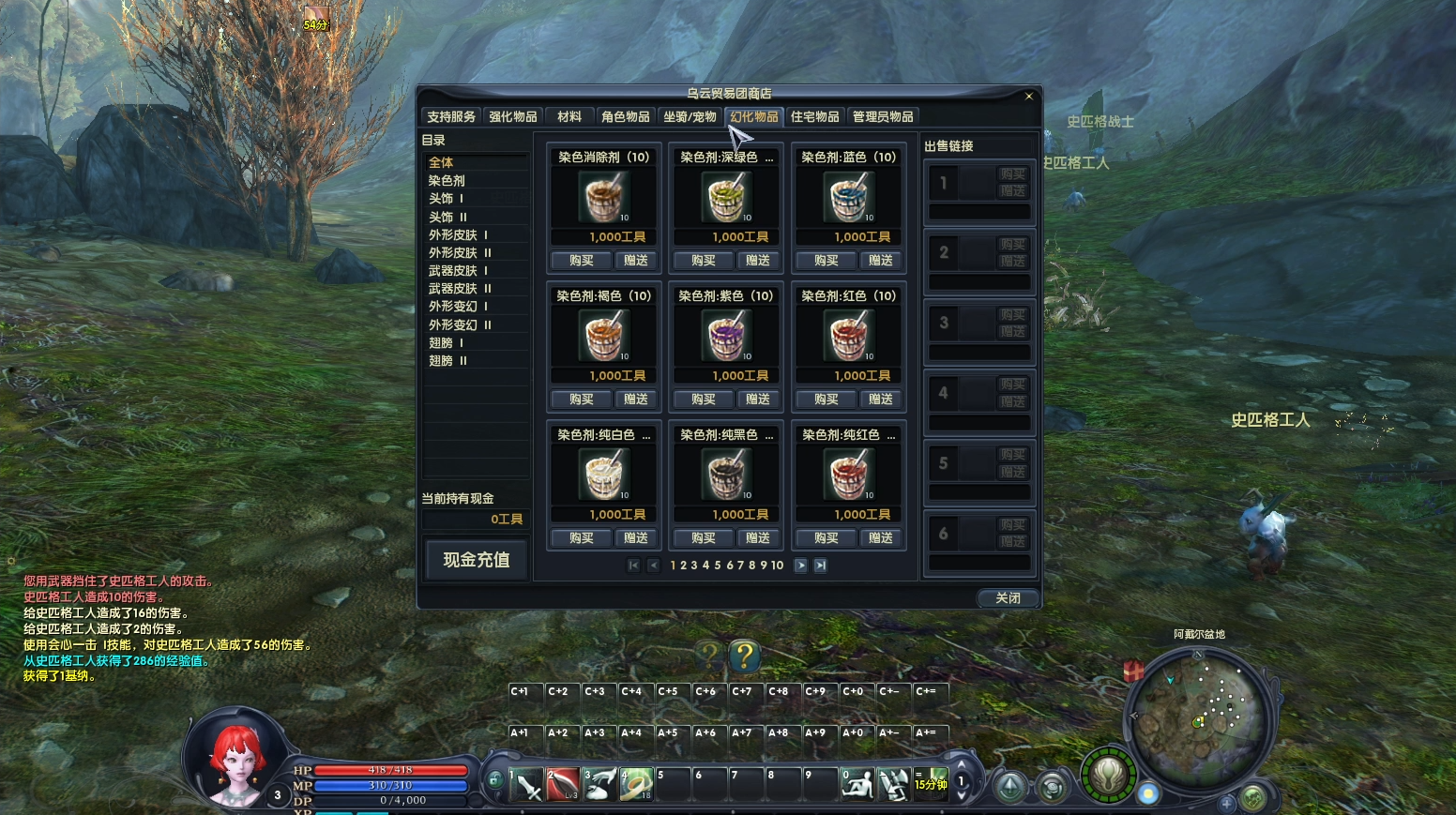Screen dimensions: 1456x815
Task: Select the purple dye bucket icon
Action: coord(726,337)
